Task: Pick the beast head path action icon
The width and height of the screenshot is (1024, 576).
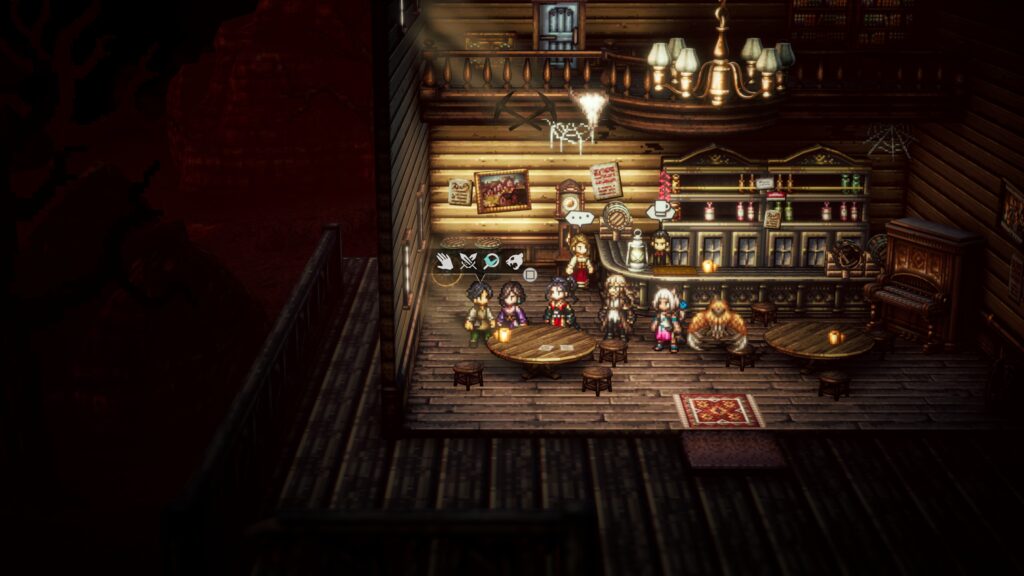Action: coord(514,262)
